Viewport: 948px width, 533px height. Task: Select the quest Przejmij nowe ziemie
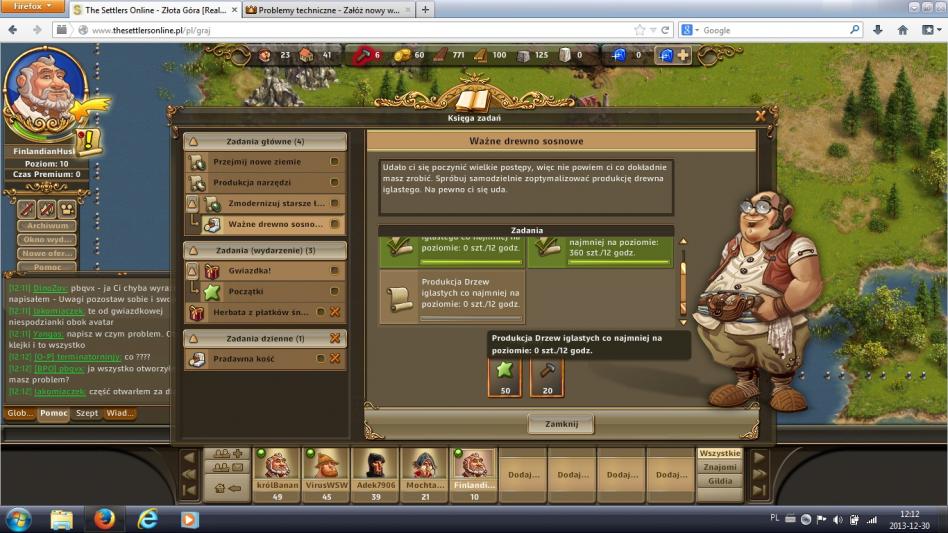(x=258, y=162)
